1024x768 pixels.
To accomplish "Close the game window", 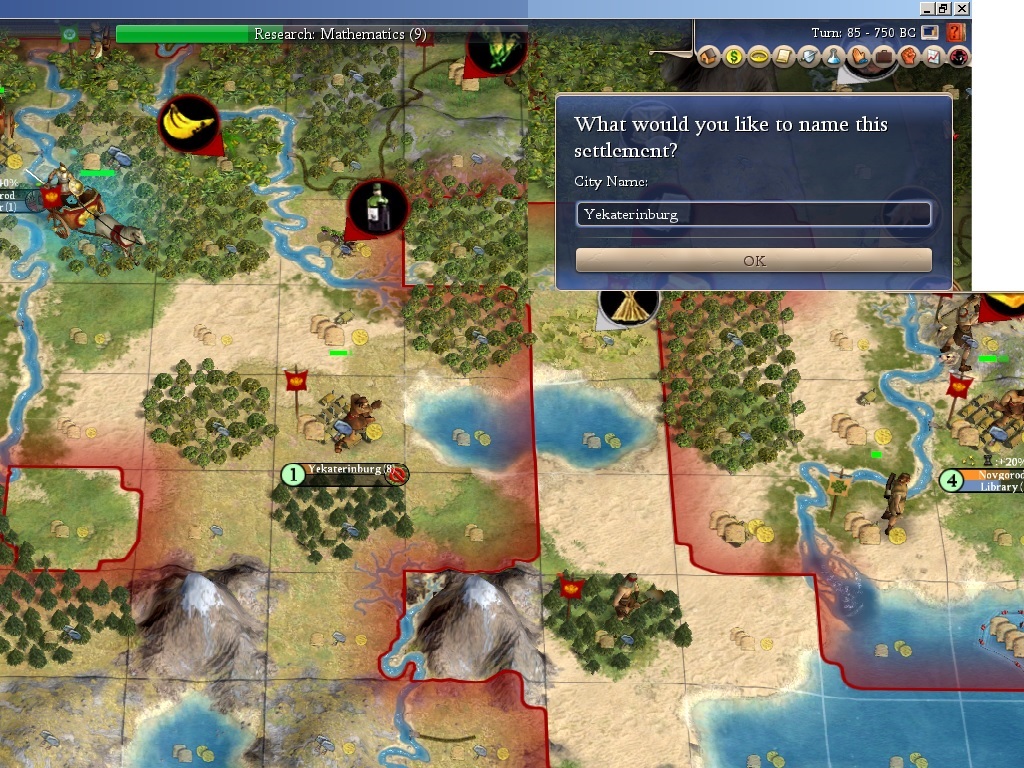I will (x=961, y=8).
